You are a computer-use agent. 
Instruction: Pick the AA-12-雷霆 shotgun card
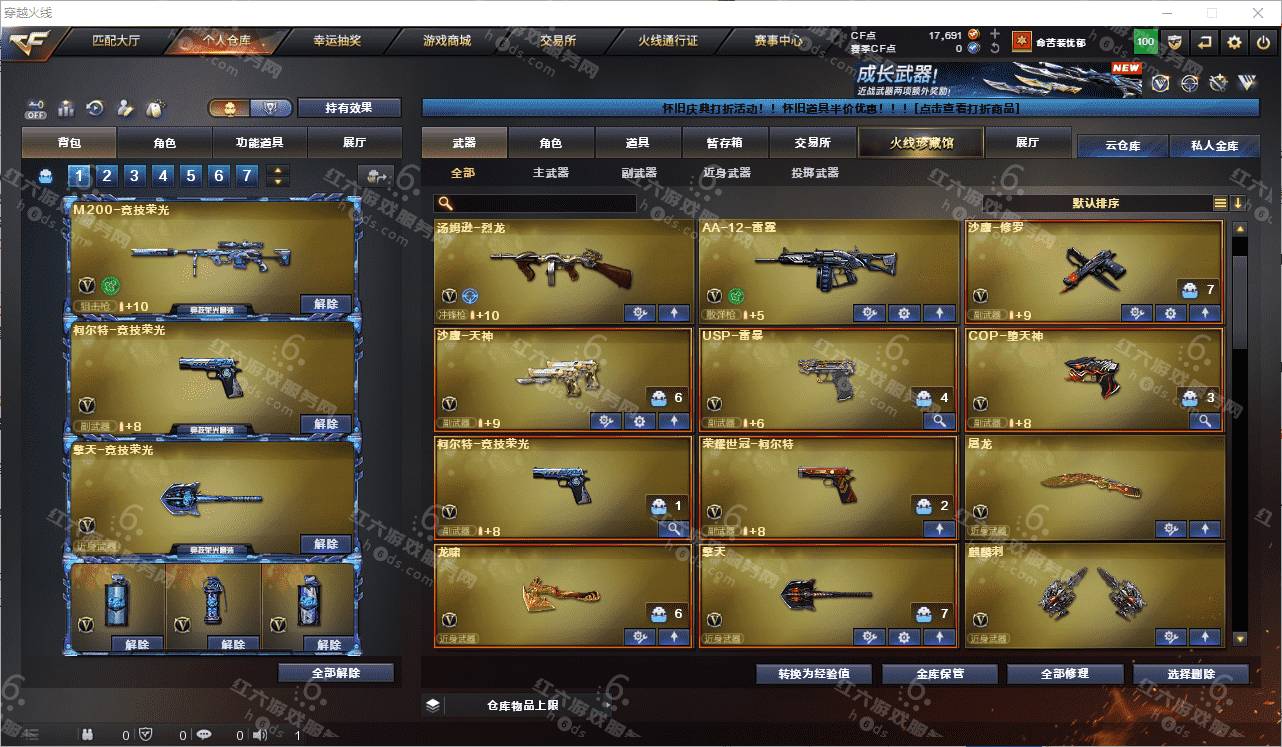point(828,270)
